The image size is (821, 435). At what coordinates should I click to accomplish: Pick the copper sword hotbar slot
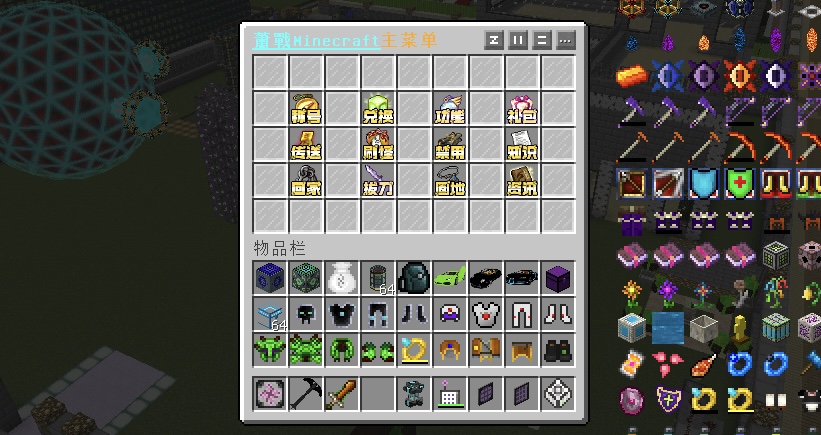coord(341,394)
